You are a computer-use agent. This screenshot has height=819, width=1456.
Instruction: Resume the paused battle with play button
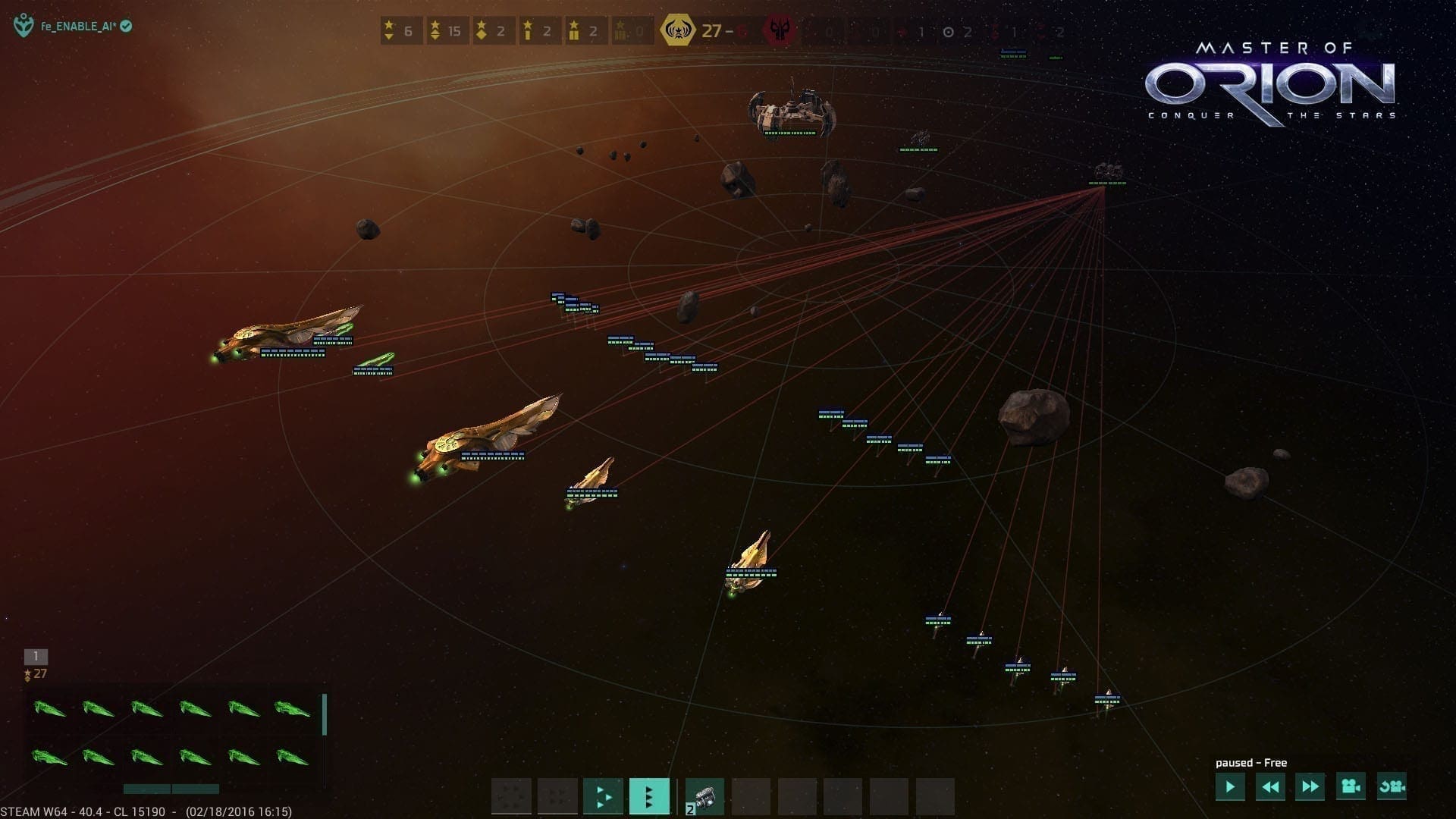[1229, 787]
